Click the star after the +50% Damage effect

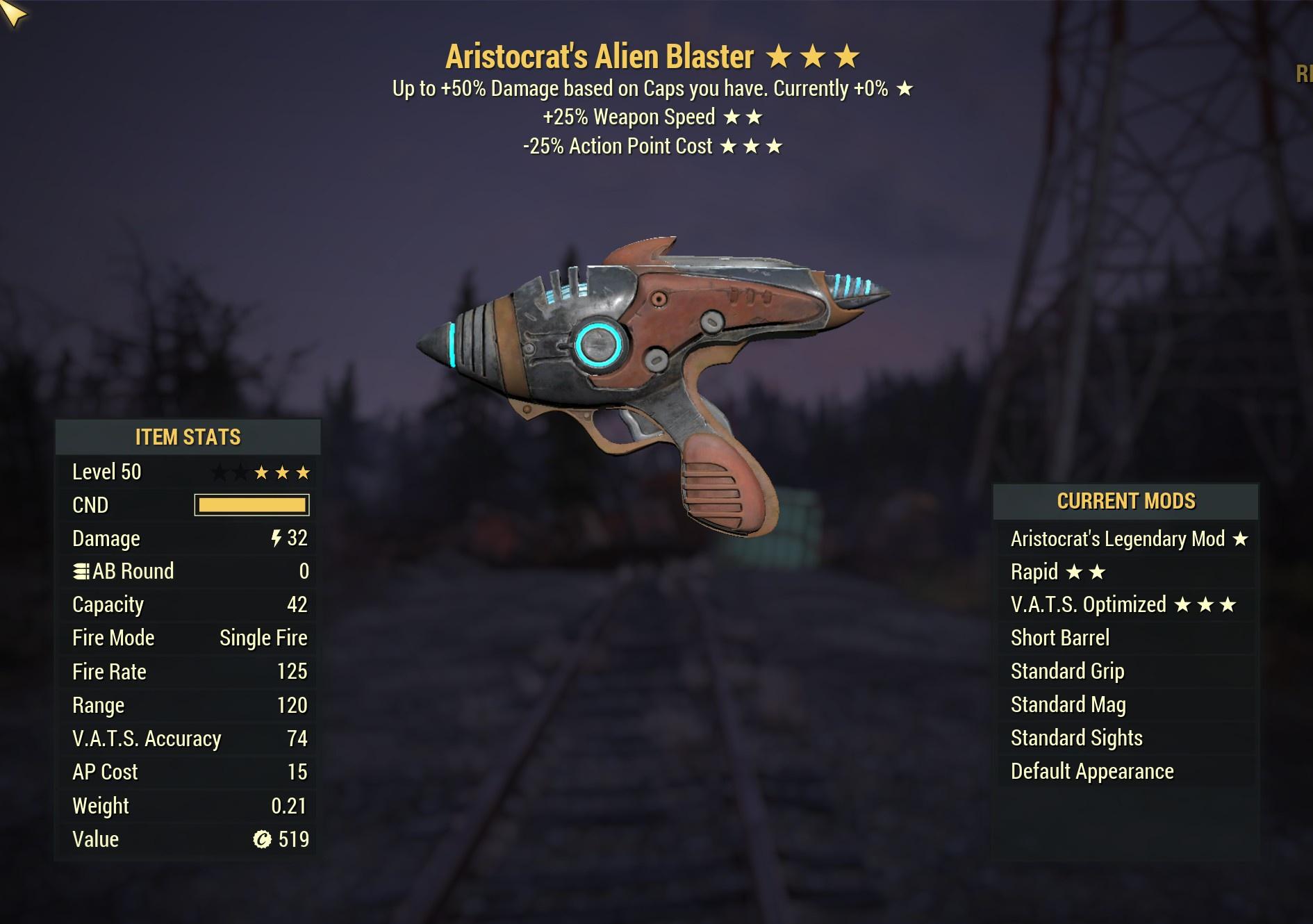[905, 88]
